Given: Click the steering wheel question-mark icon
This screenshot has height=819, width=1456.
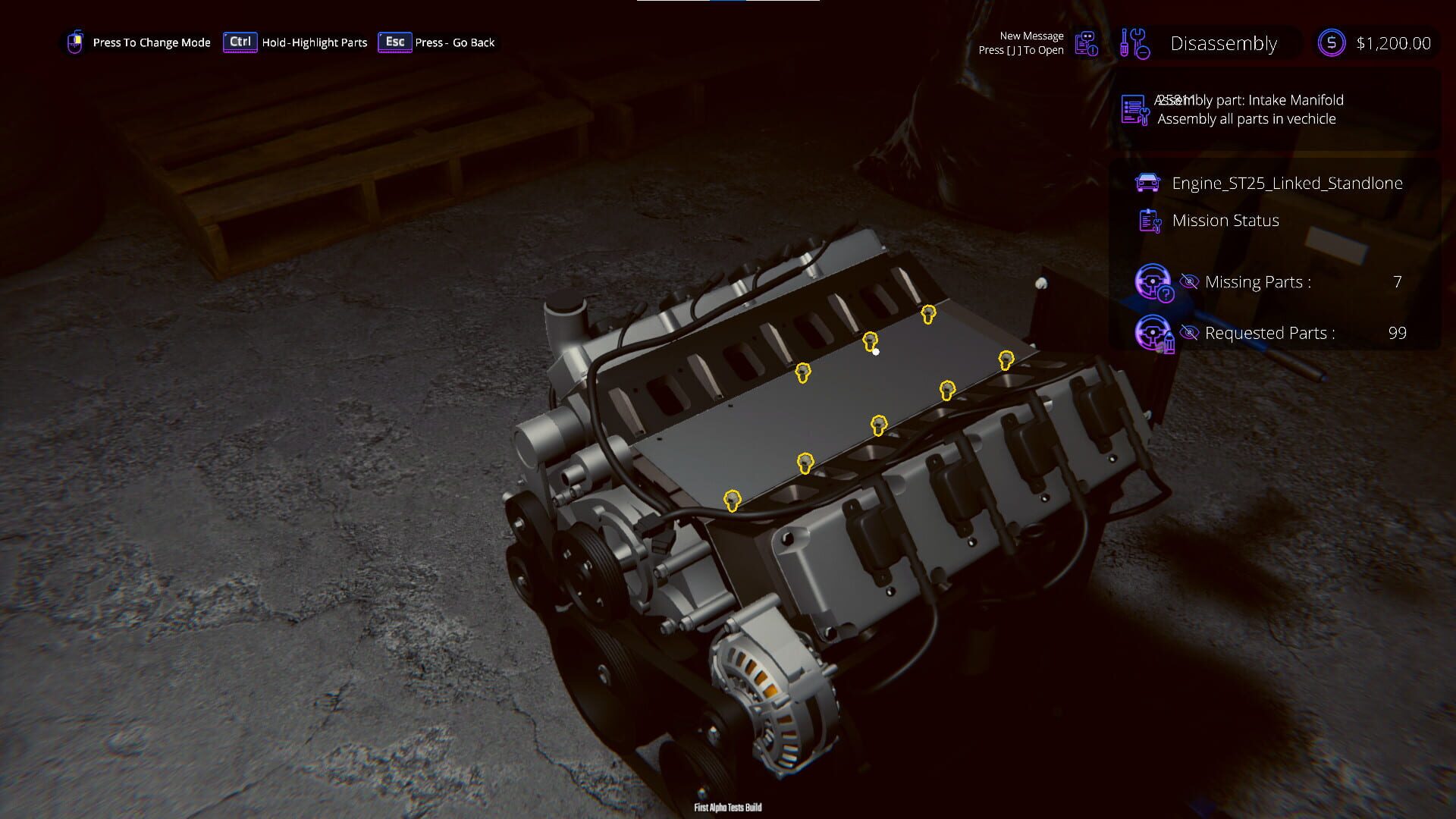Looking at the screenshot, I should [1156, 281].
